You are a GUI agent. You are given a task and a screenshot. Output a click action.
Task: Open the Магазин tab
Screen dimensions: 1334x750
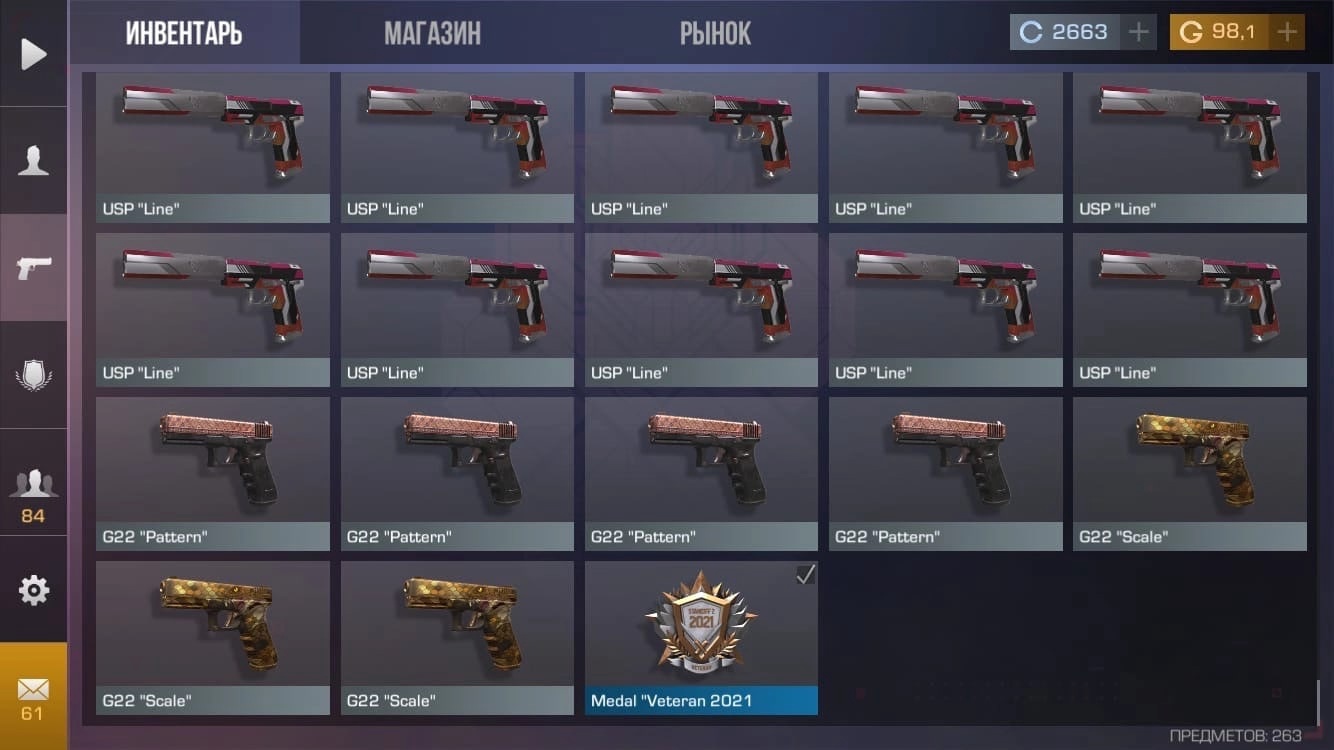pos(432,33)
